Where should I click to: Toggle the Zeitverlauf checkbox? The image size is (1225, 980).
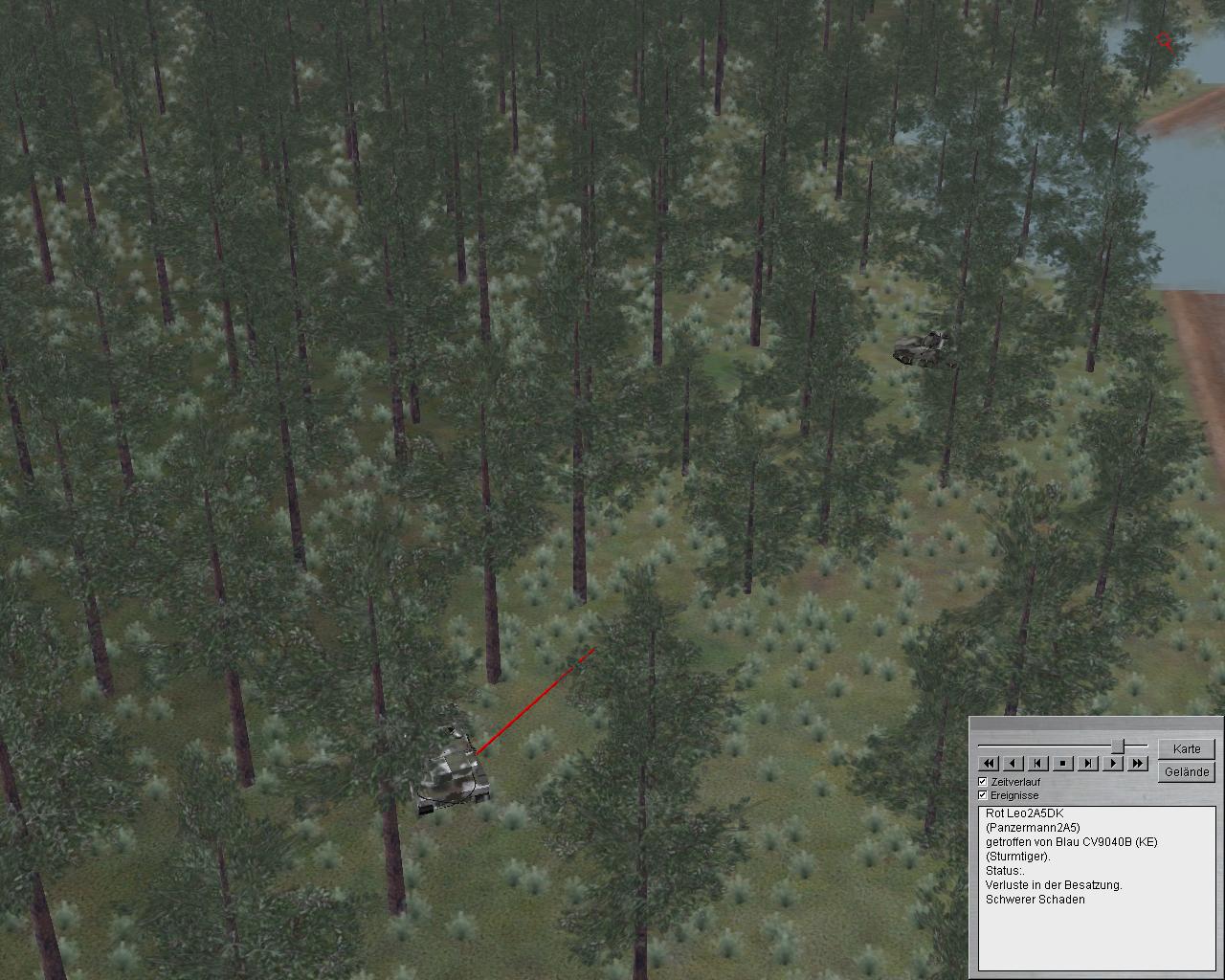click(x=983, y=782)
